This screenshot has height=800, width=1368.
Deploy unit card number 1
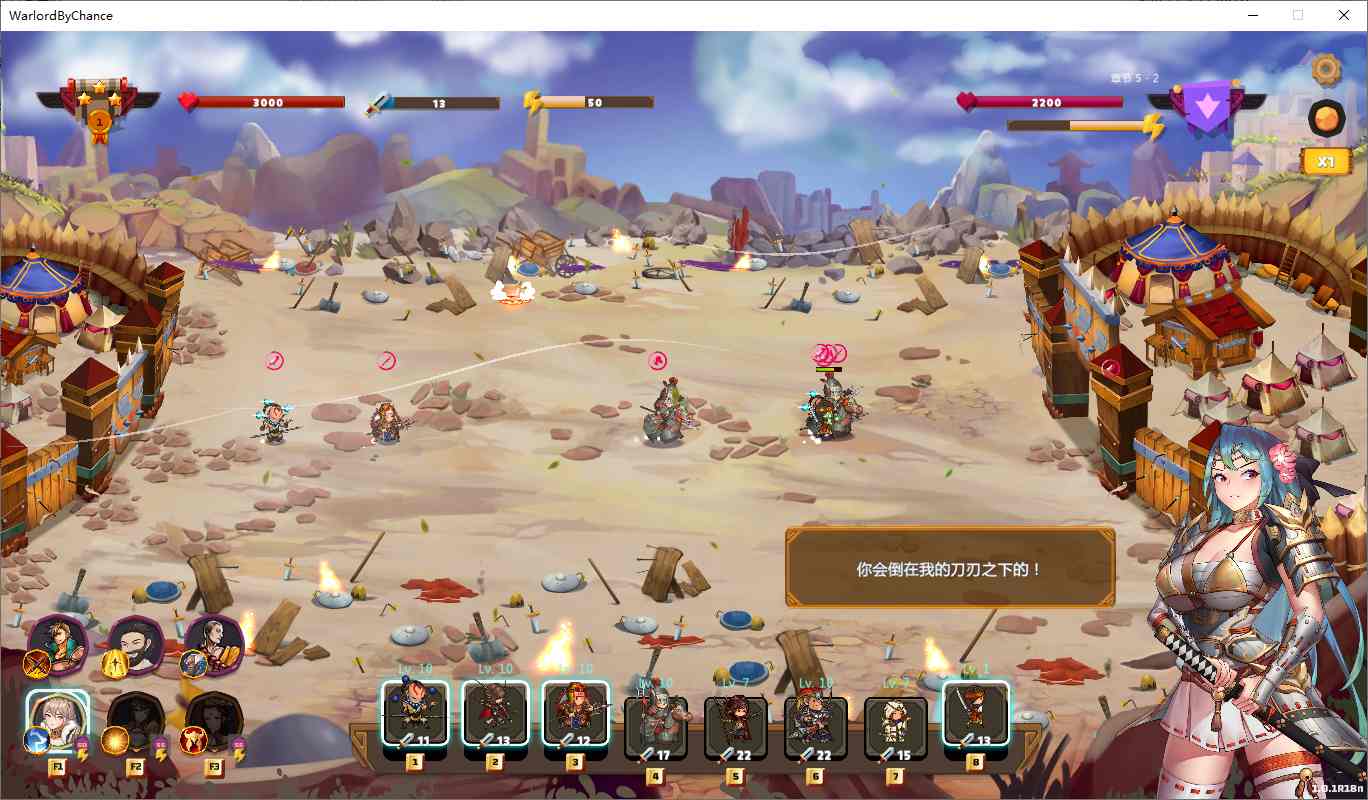pyautogui.click(x=414, y=713)
